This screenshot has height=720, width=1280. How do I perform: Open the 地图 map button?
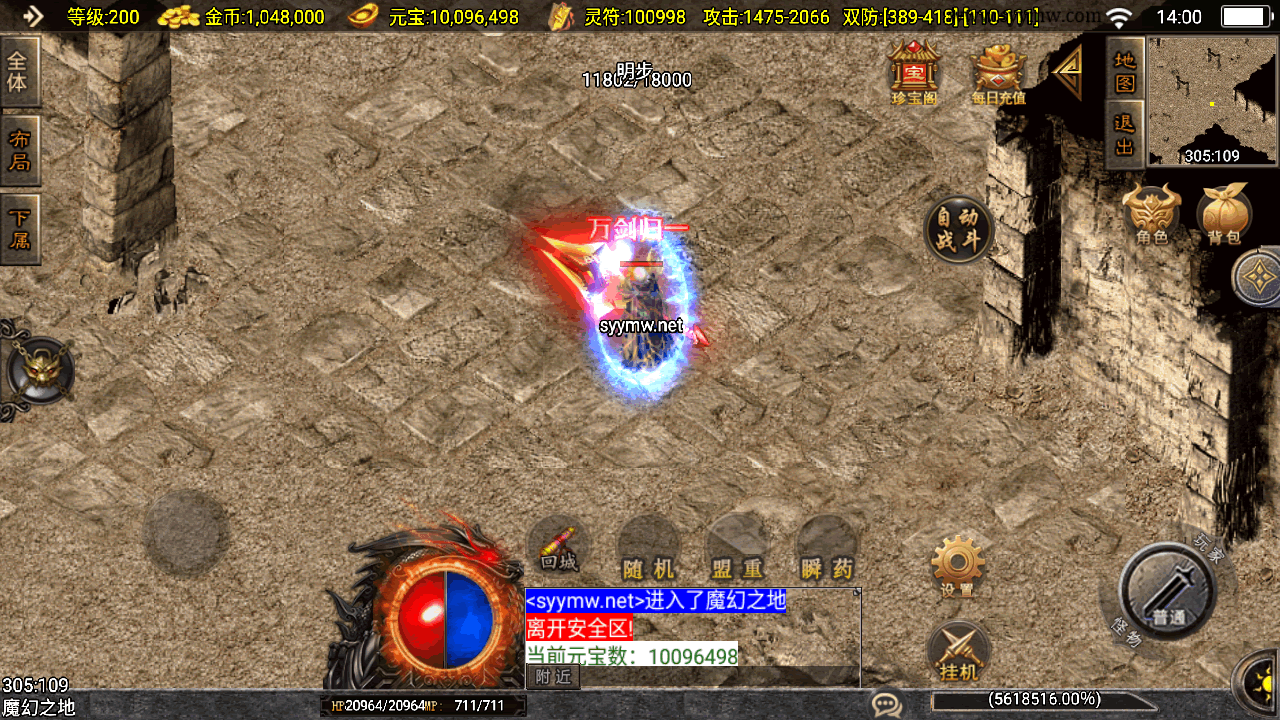(1125, 70)
